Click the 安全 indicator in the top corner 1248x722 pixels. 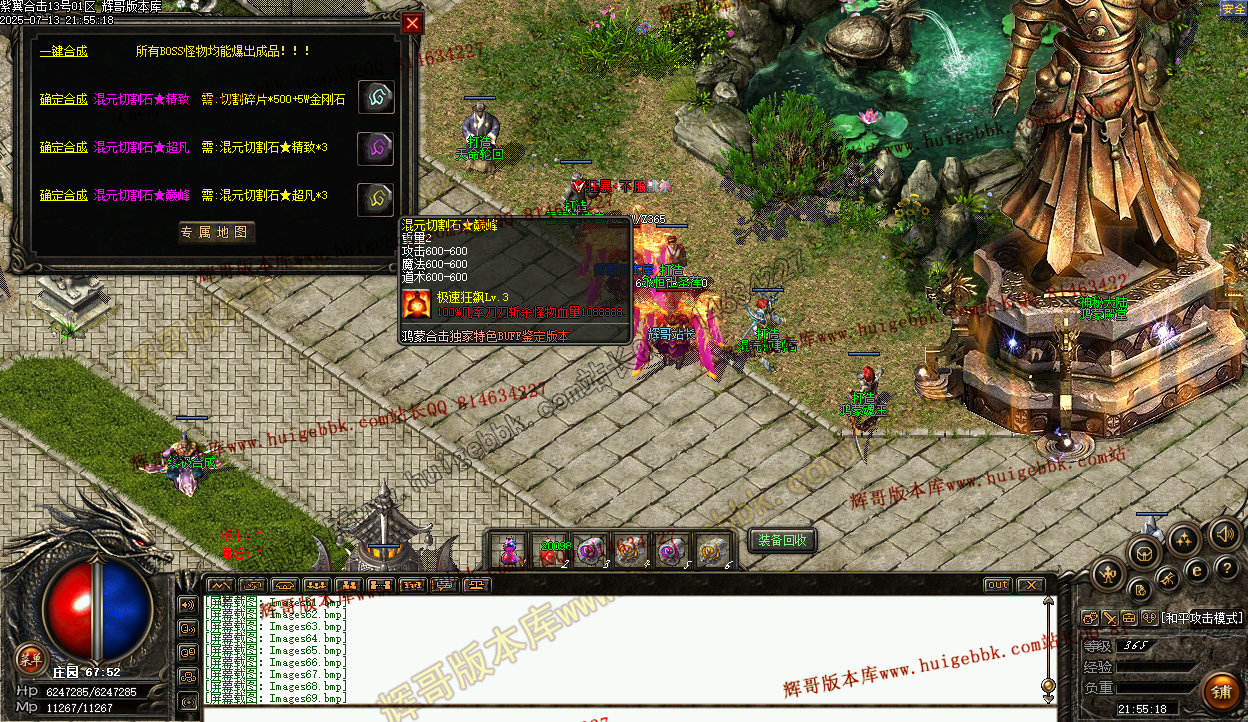1233,9
